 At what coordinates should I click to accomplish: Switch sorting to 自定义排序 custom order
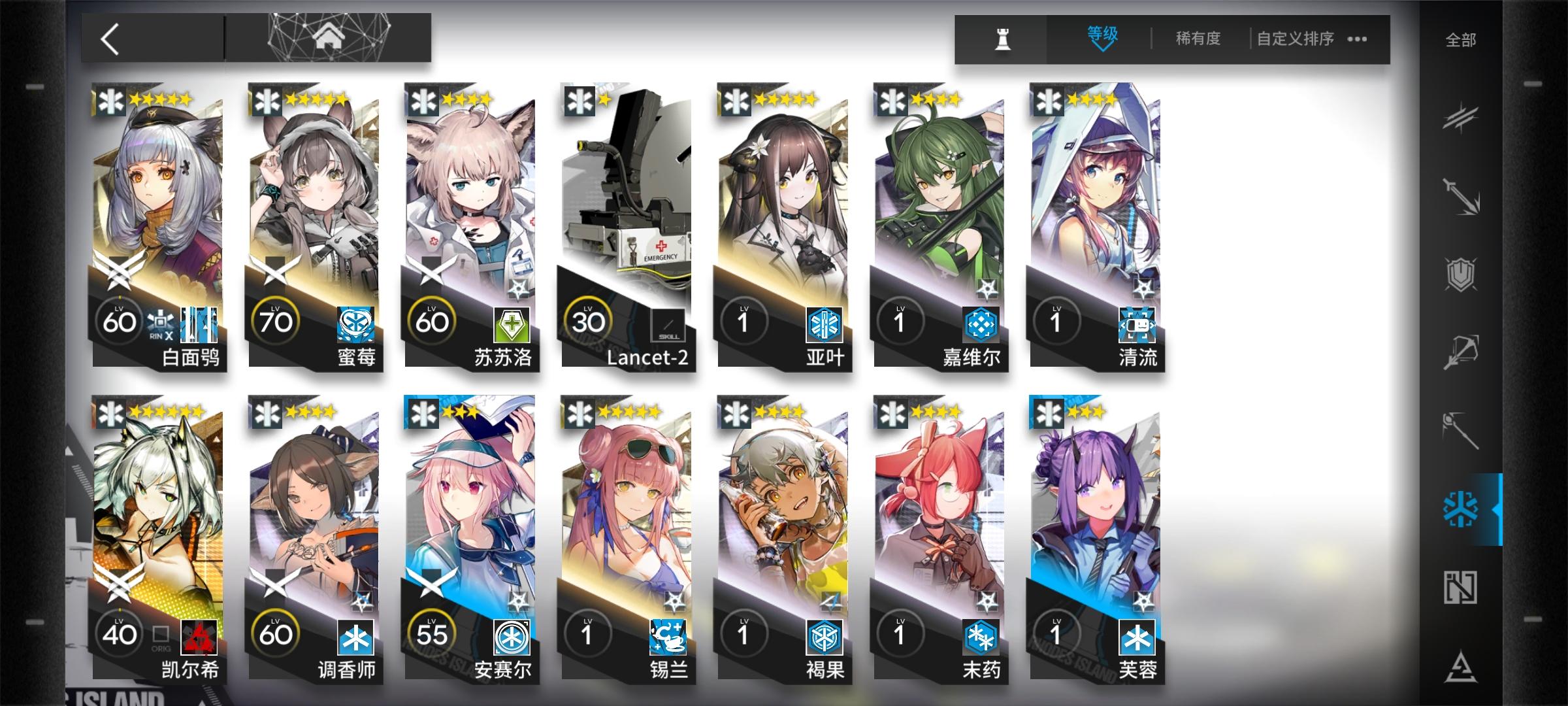pos(1296,39)
